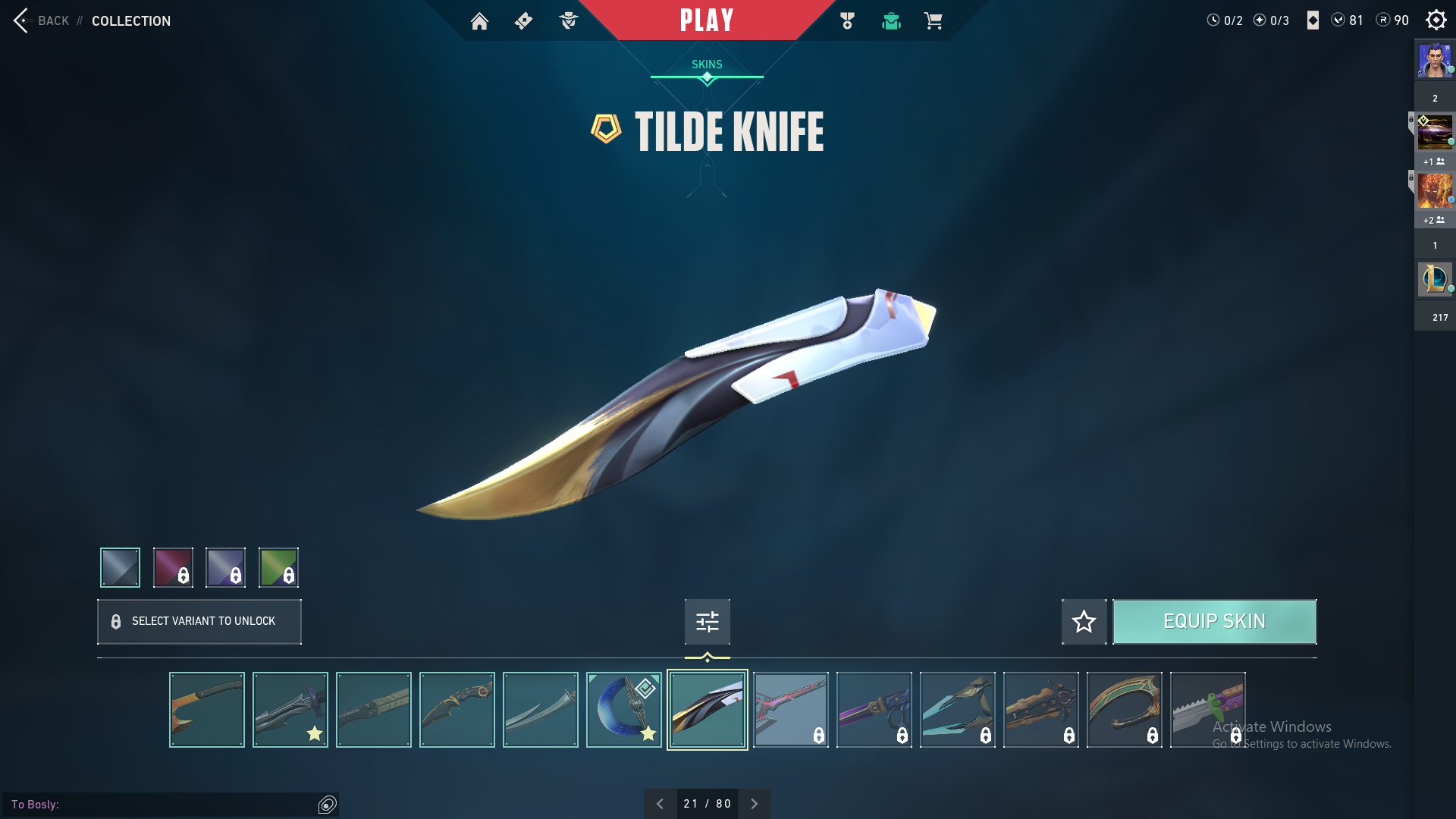Go to the previous skin page
The height and width of the screenshot is (819, 1456).
(660, 804)
